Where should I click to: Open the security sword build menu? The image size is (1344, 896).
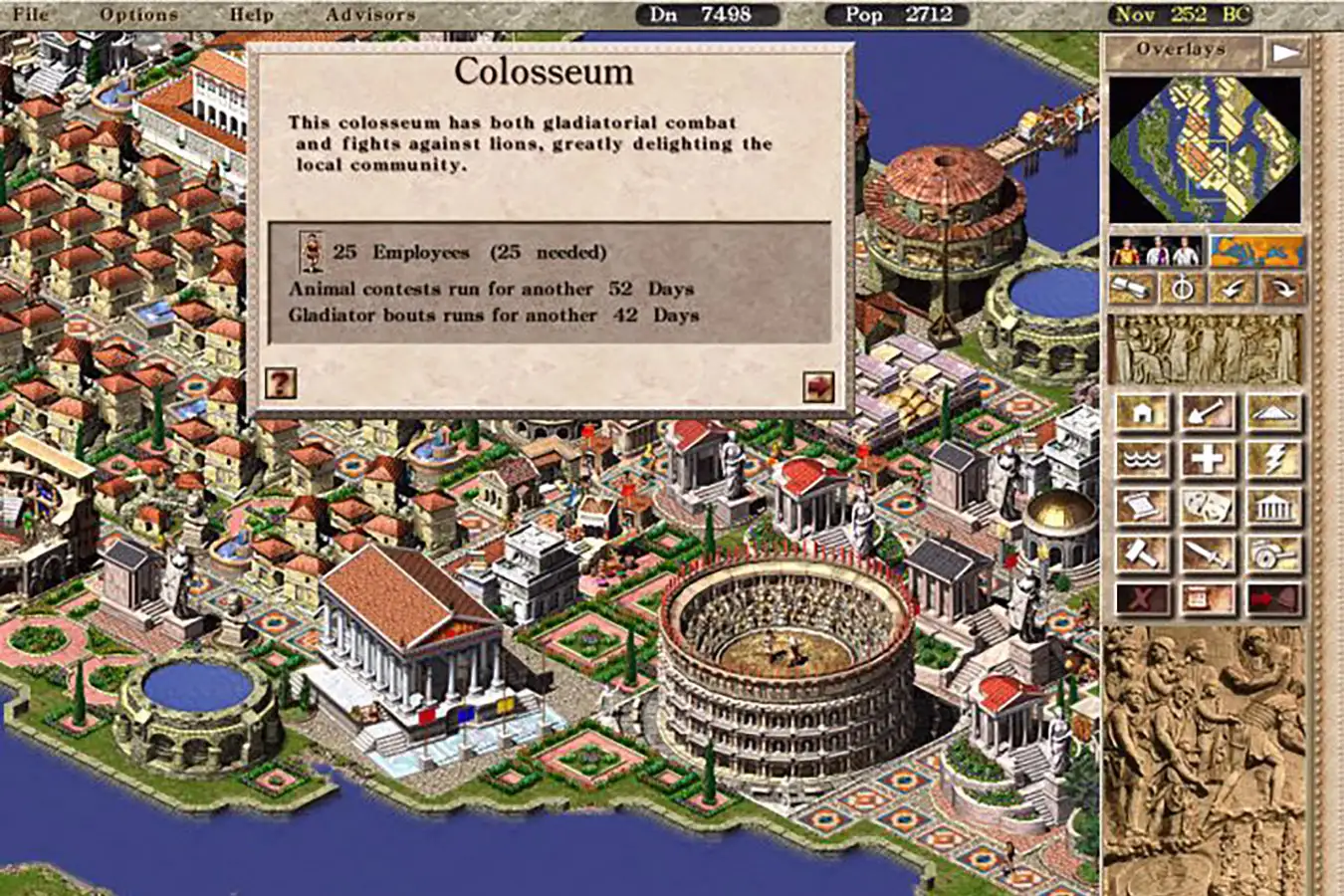point(1207,554)
